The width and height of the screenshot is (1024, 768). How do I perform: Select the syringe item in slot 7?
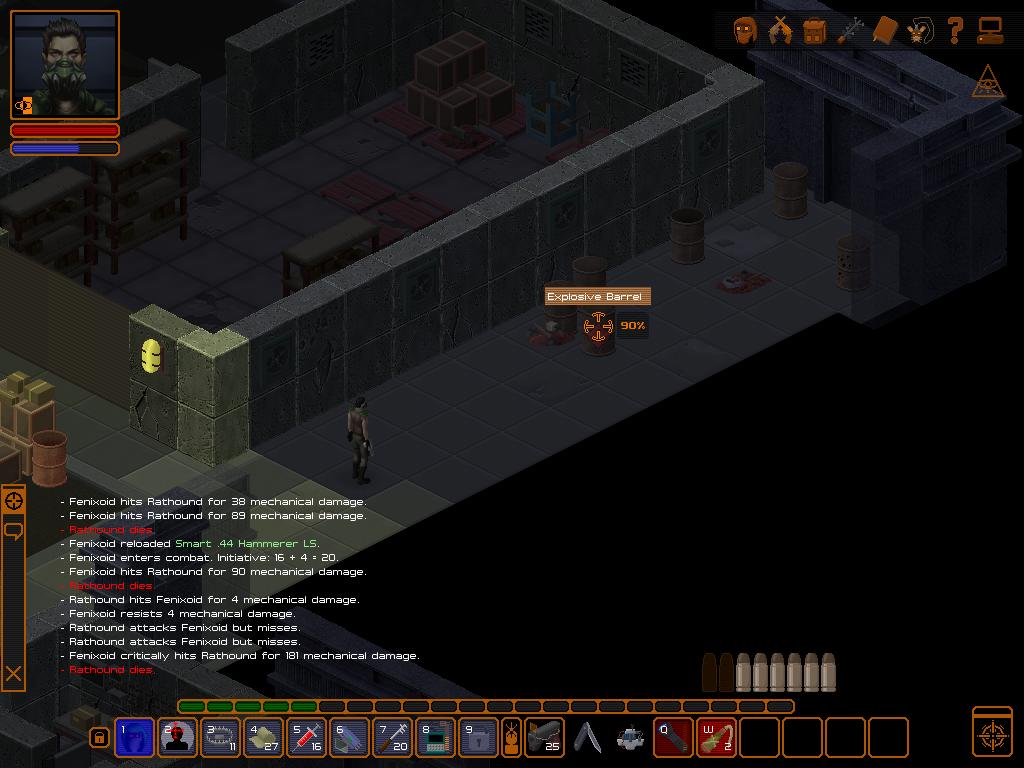click(x=393, y=738)
